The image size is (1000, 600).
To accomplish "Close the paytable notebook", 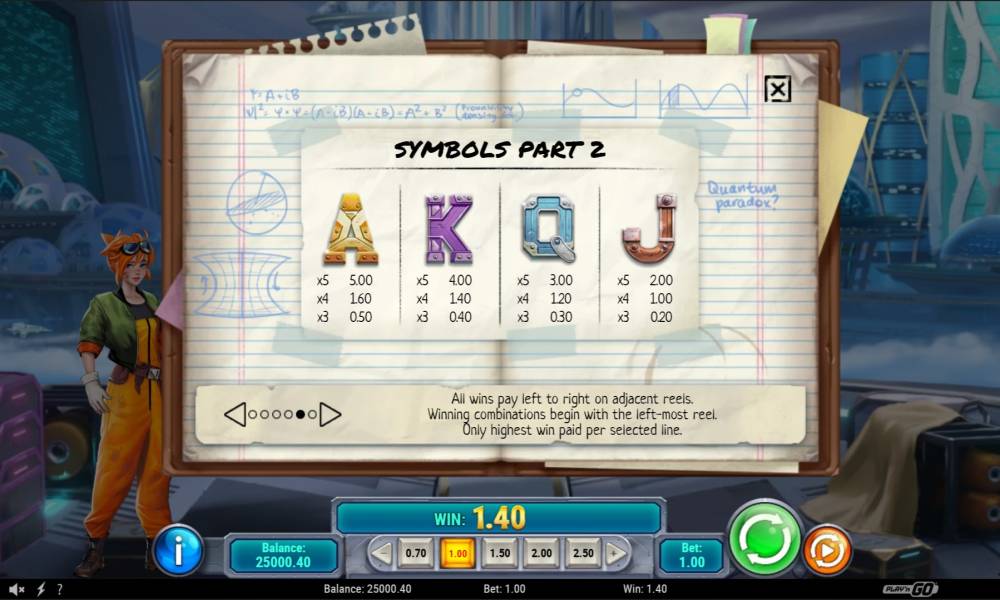I will (777, 89).
